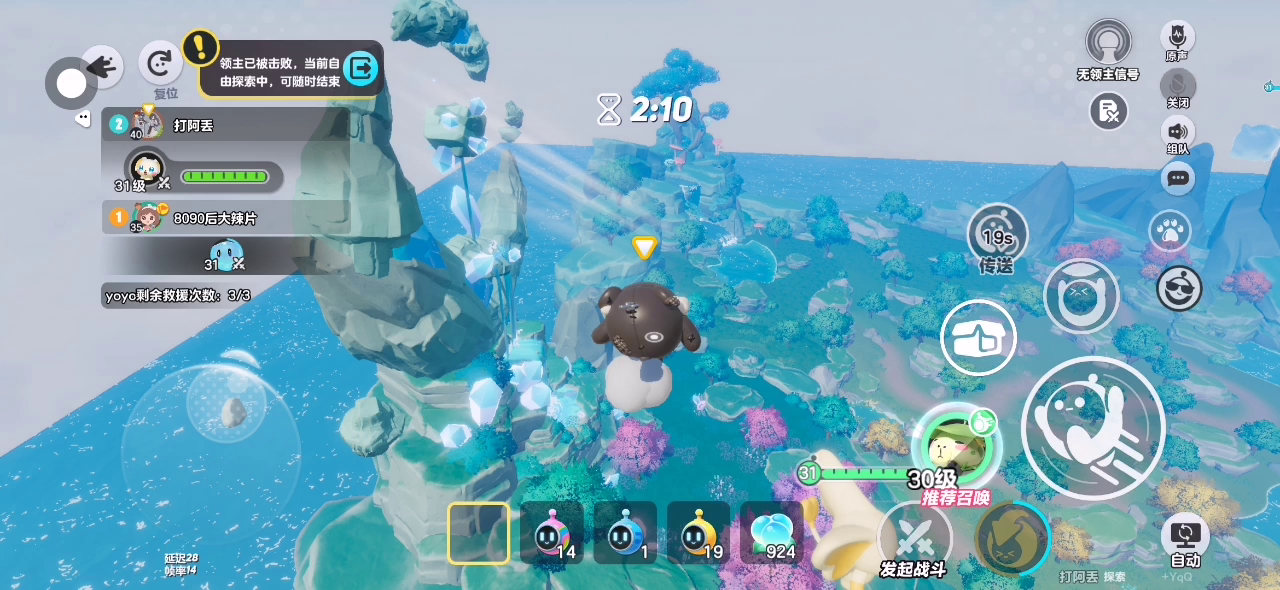Open the chat speech bubble
1280x590 pixels.
click(1177, 178)
